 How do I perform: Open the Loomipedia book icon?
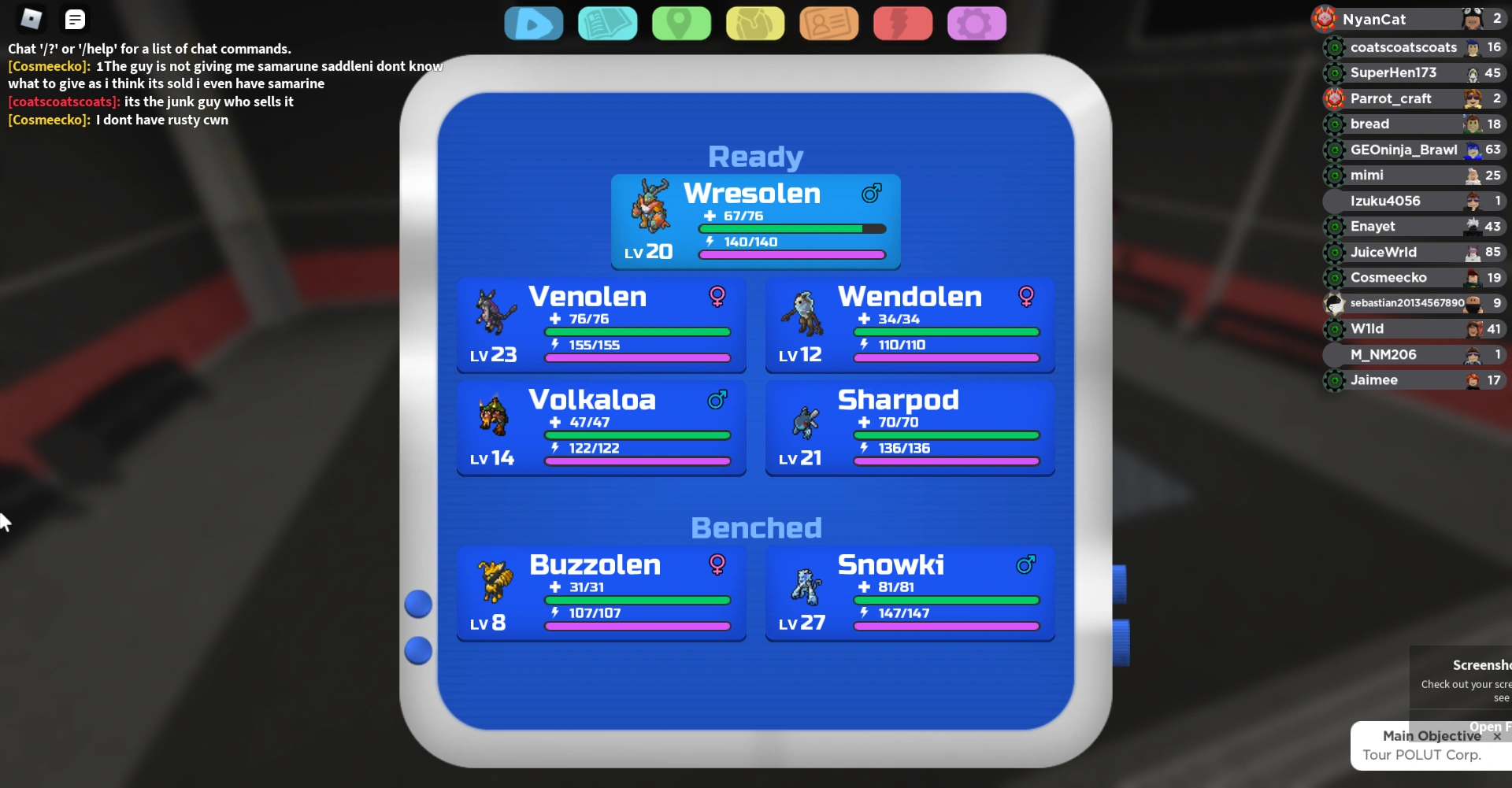tap(608, 24)
